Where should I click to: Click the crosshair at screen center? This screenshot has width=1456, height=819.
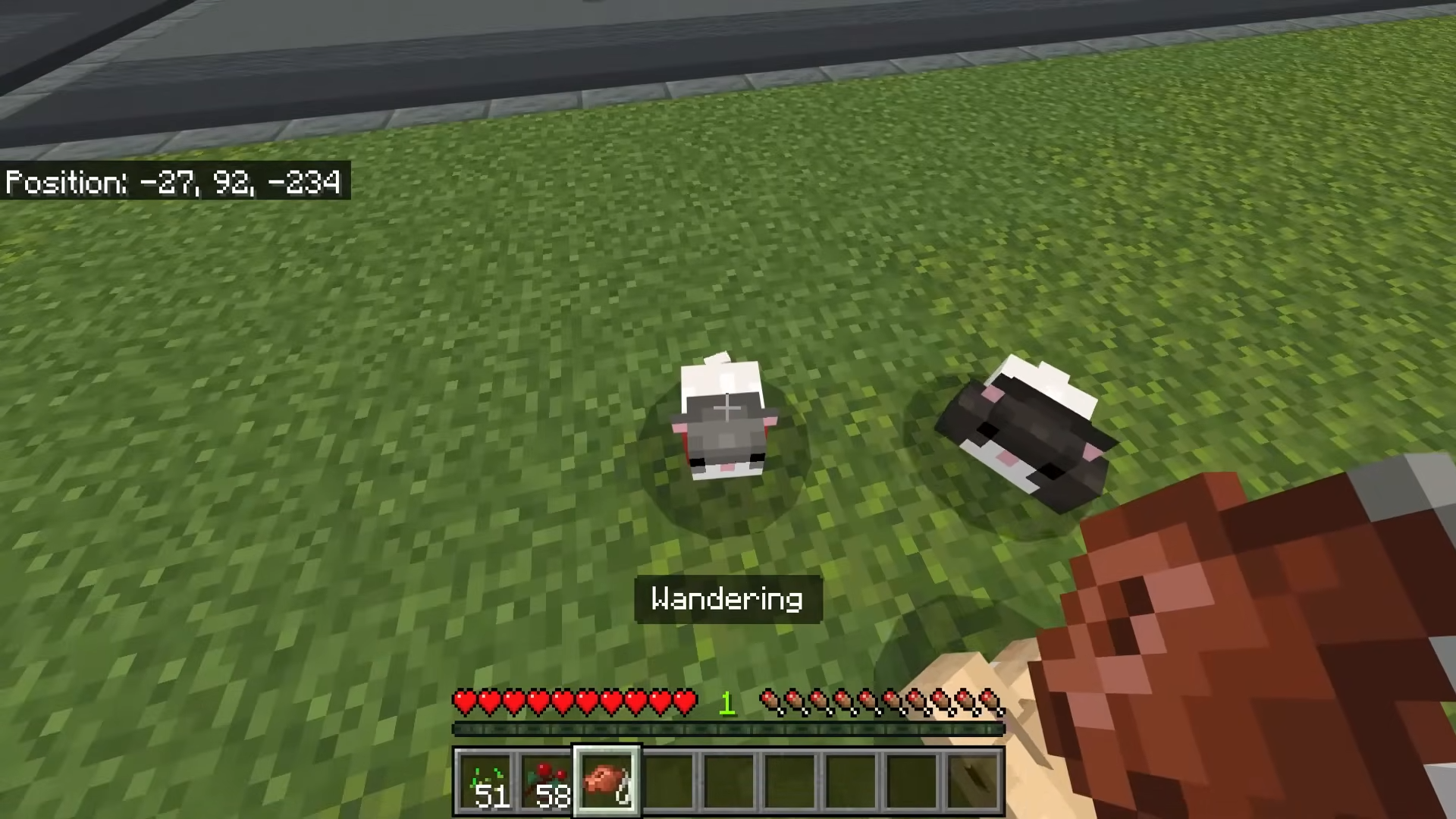(x=728, y=409)
